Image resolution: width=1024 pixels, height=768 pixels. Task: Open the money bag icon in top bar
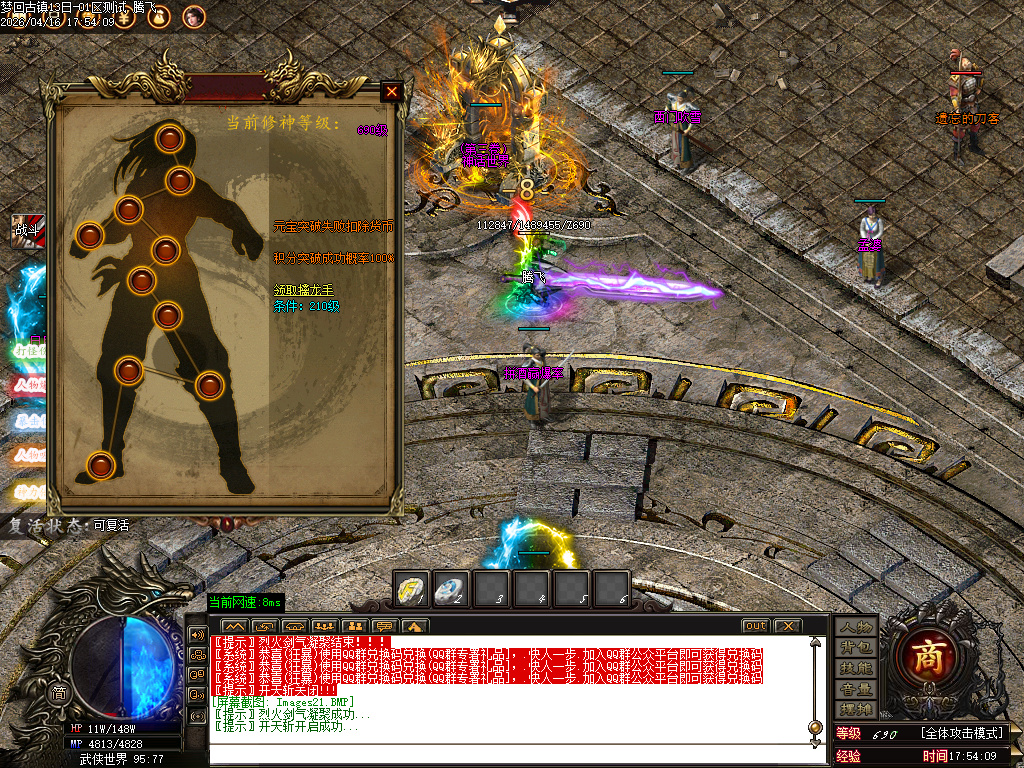point(158,16)
